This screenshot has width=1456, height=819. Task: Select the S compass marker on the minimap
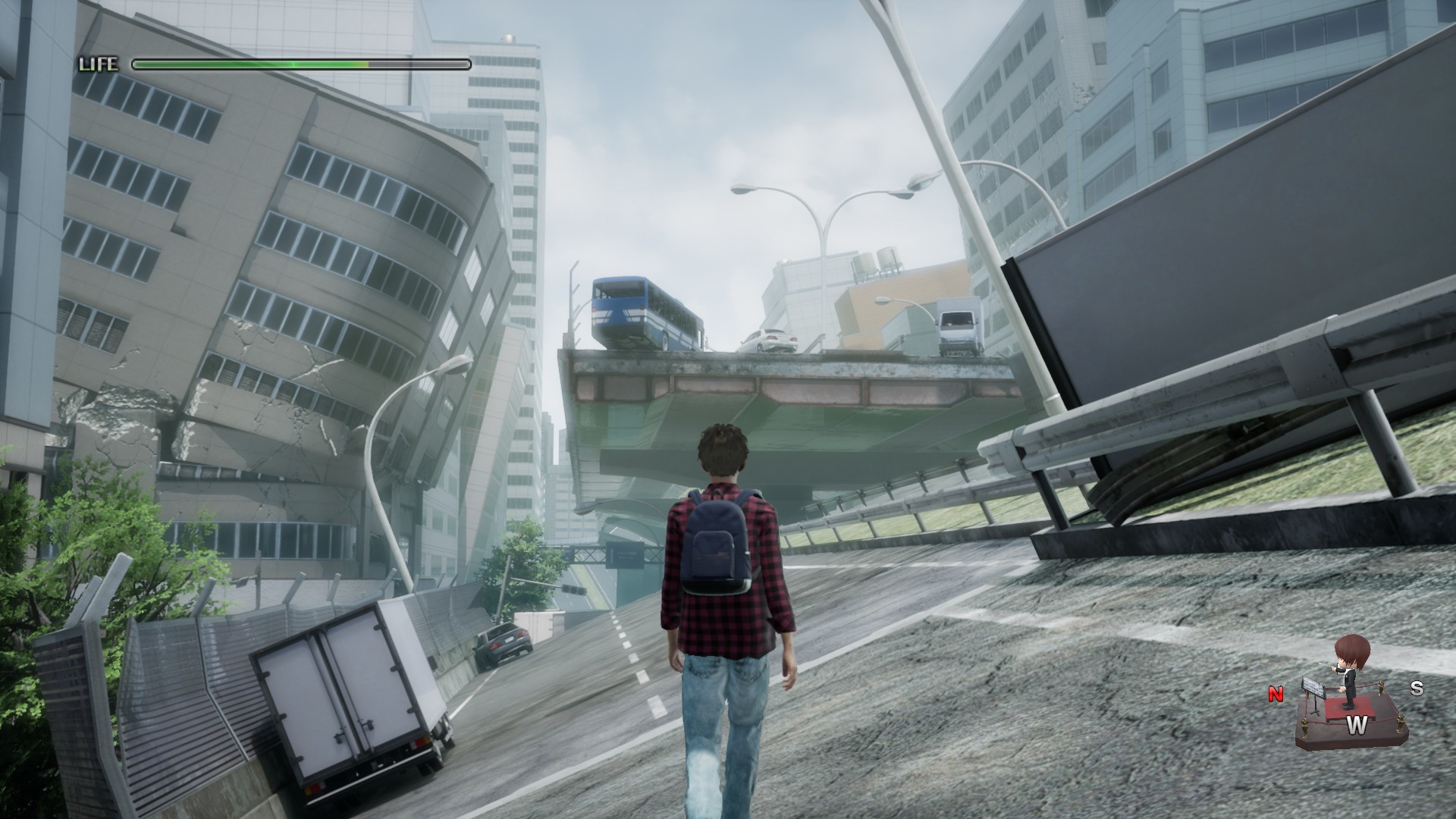click(x=1417, y=688)
